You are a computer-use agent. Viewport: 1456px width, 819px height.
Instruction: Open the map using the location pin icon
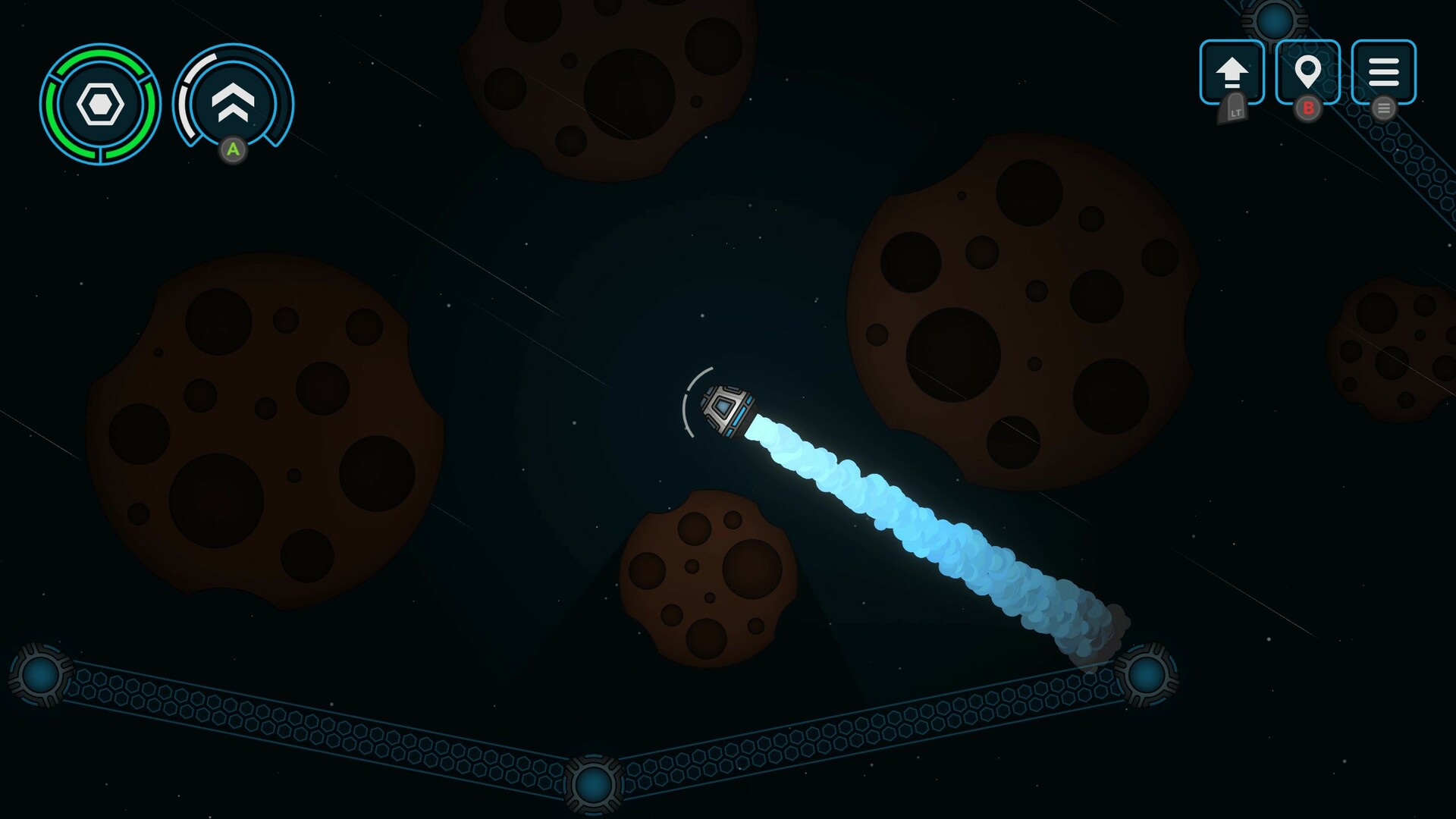click(1308, 72)
